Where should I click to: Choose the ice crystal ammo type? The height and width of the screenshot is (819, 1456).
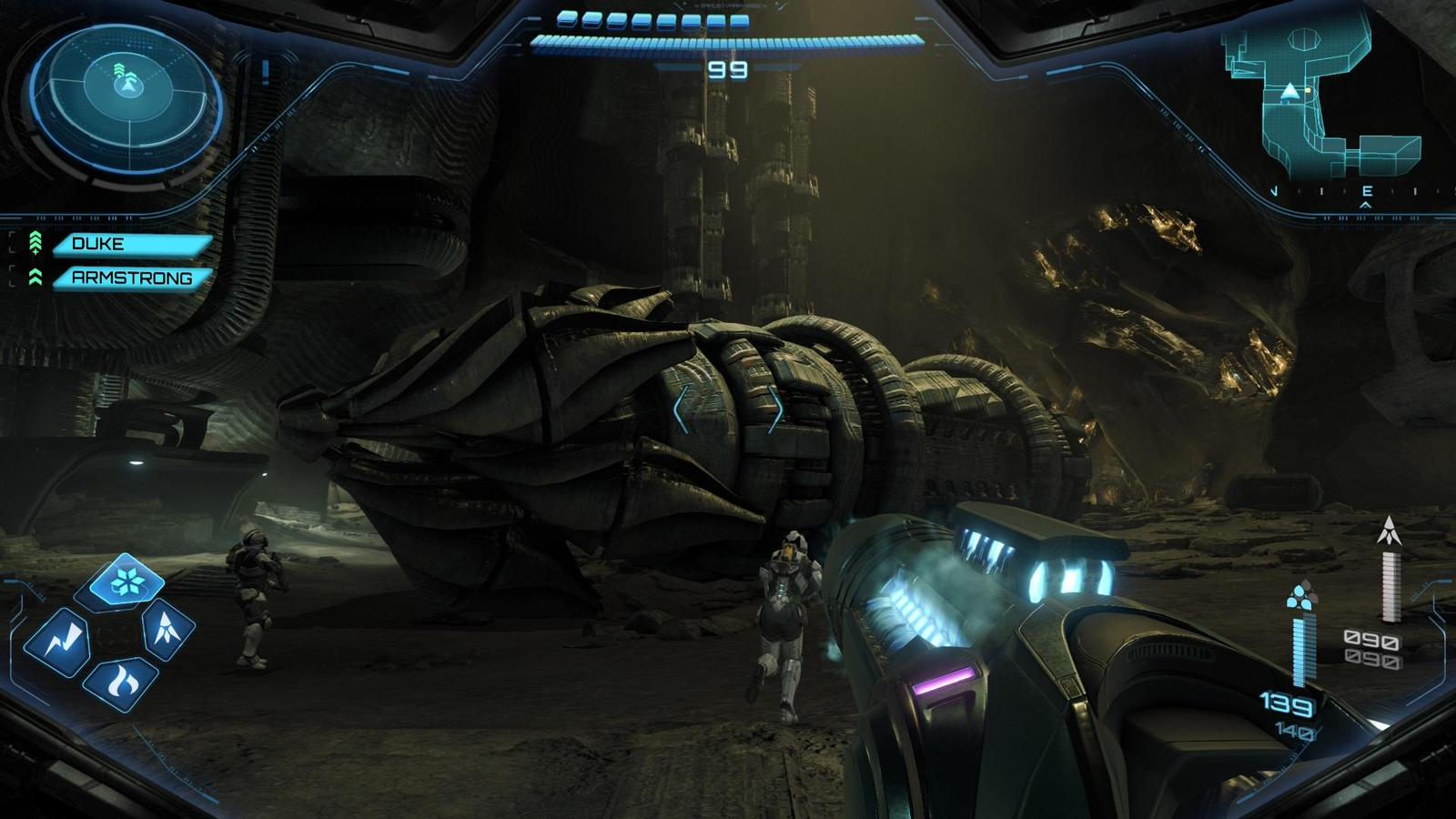click(126, 580)
